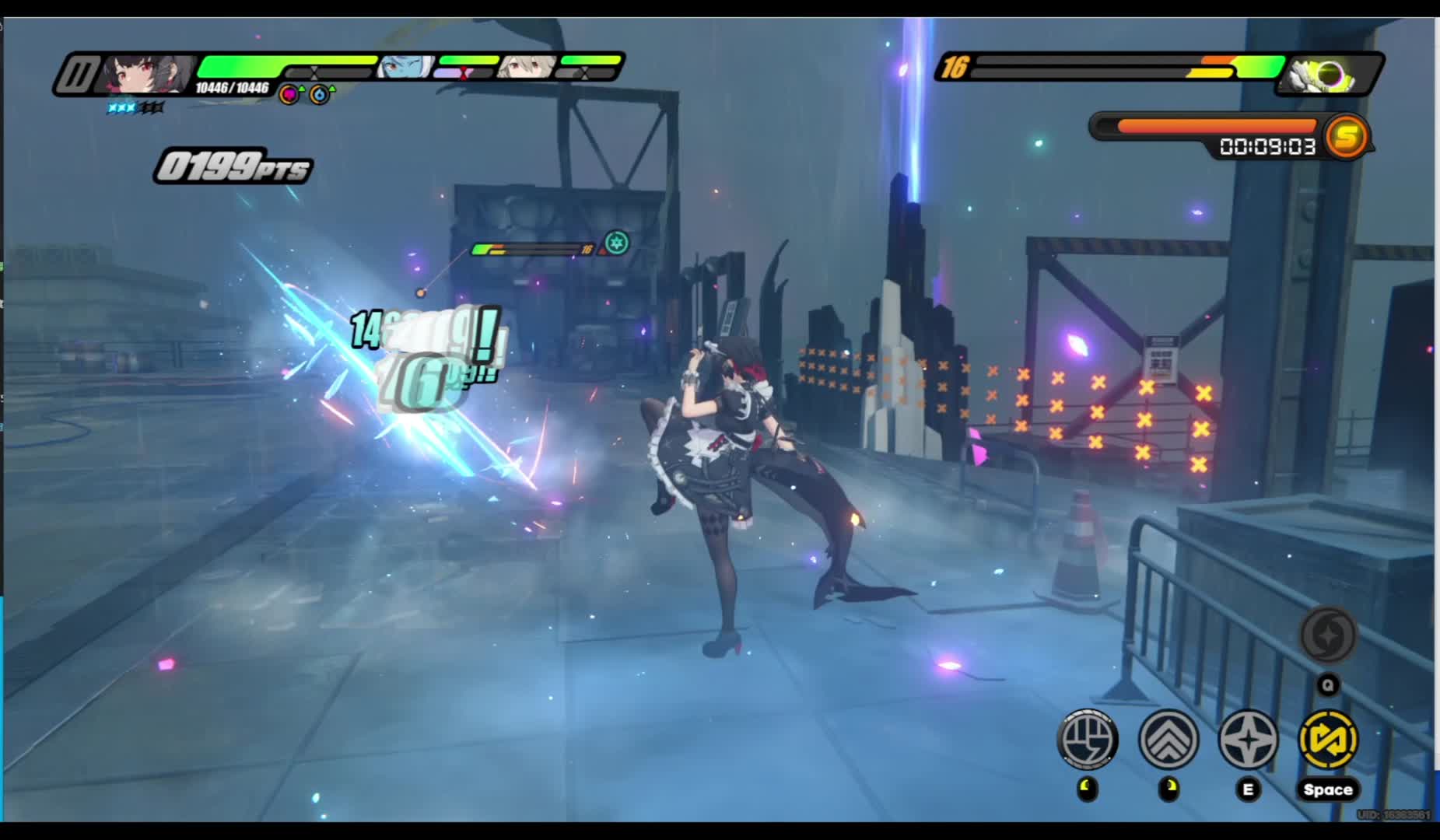Trigger the fist basic attack button
The image size is (1440, 840).
point(1088,739)
